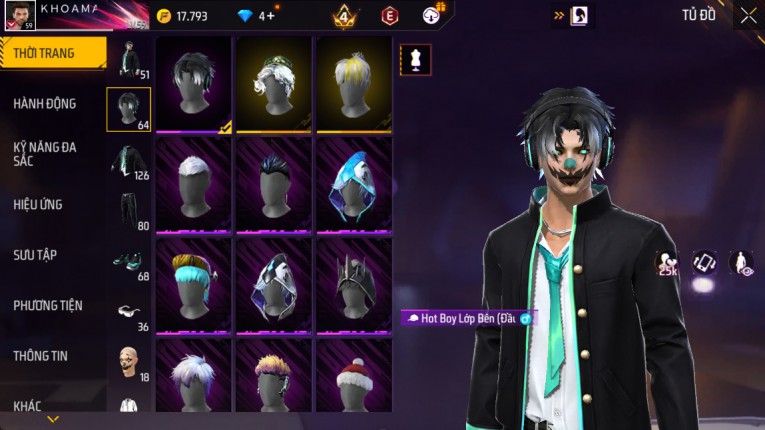
Task: Click the mannequin outfit preview button
Action: [x=415, y=59]
